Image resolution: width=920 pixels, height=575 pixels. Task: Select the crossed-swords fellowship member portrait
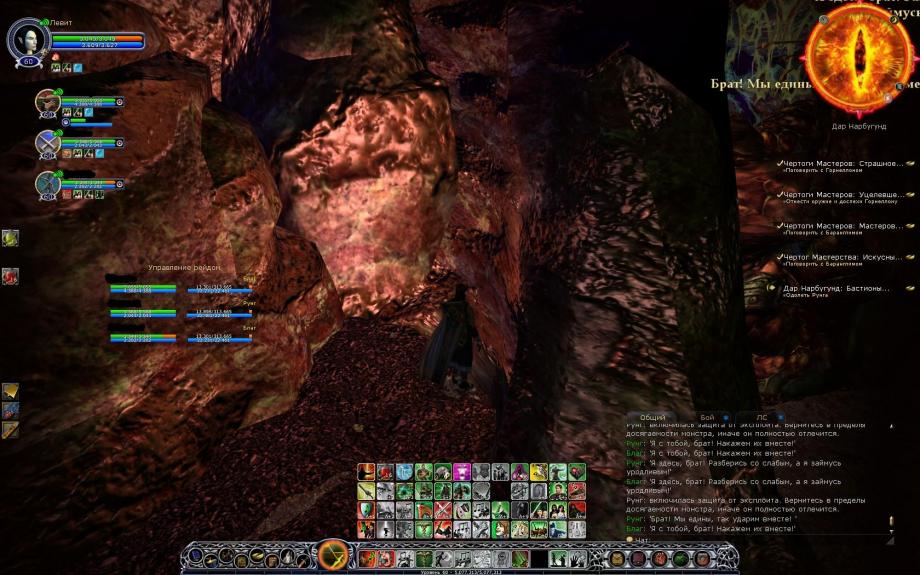[48, 143]
